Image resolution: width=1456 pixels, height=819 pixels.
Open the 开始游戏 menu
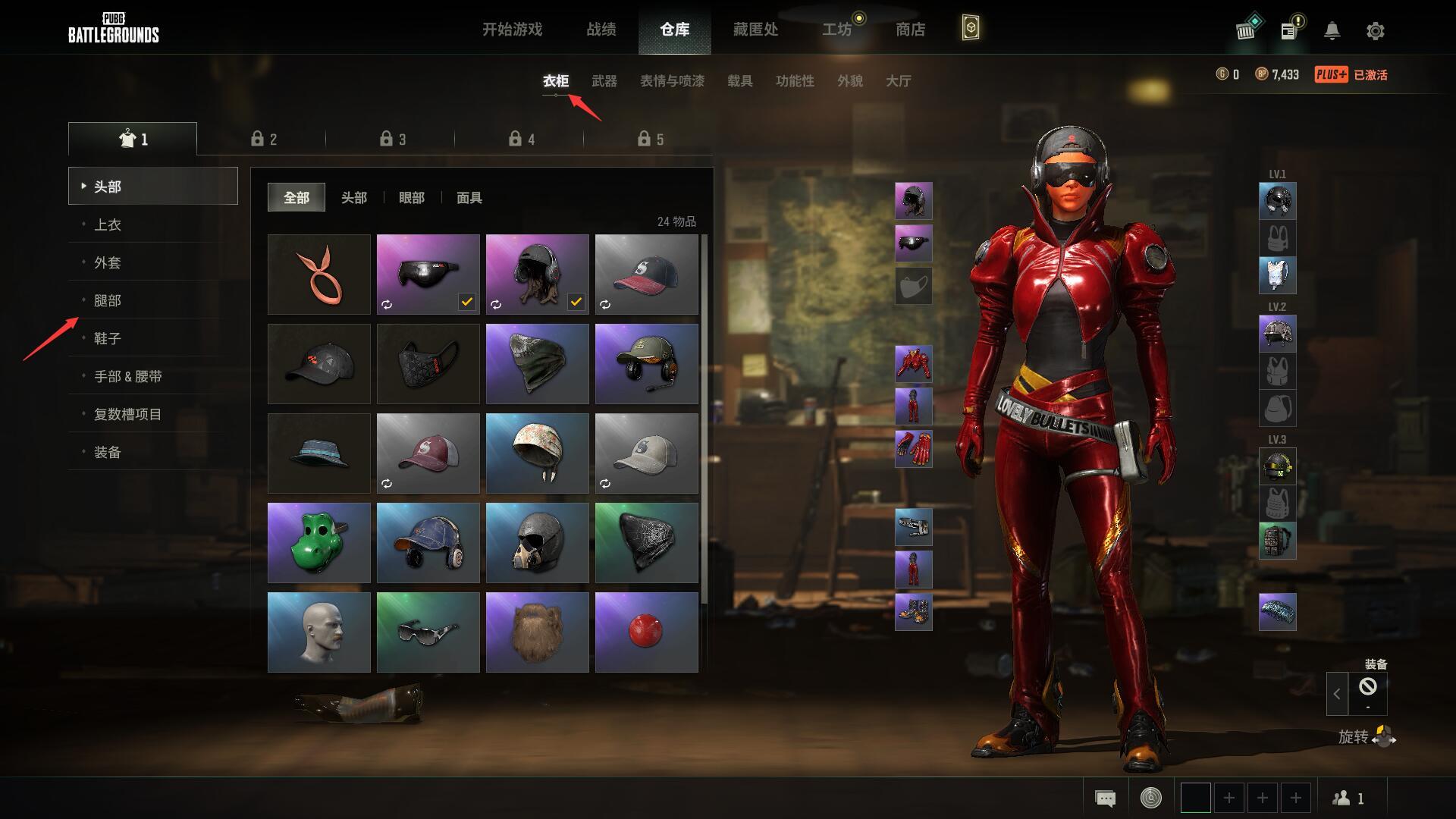click(x=512, y=30)
